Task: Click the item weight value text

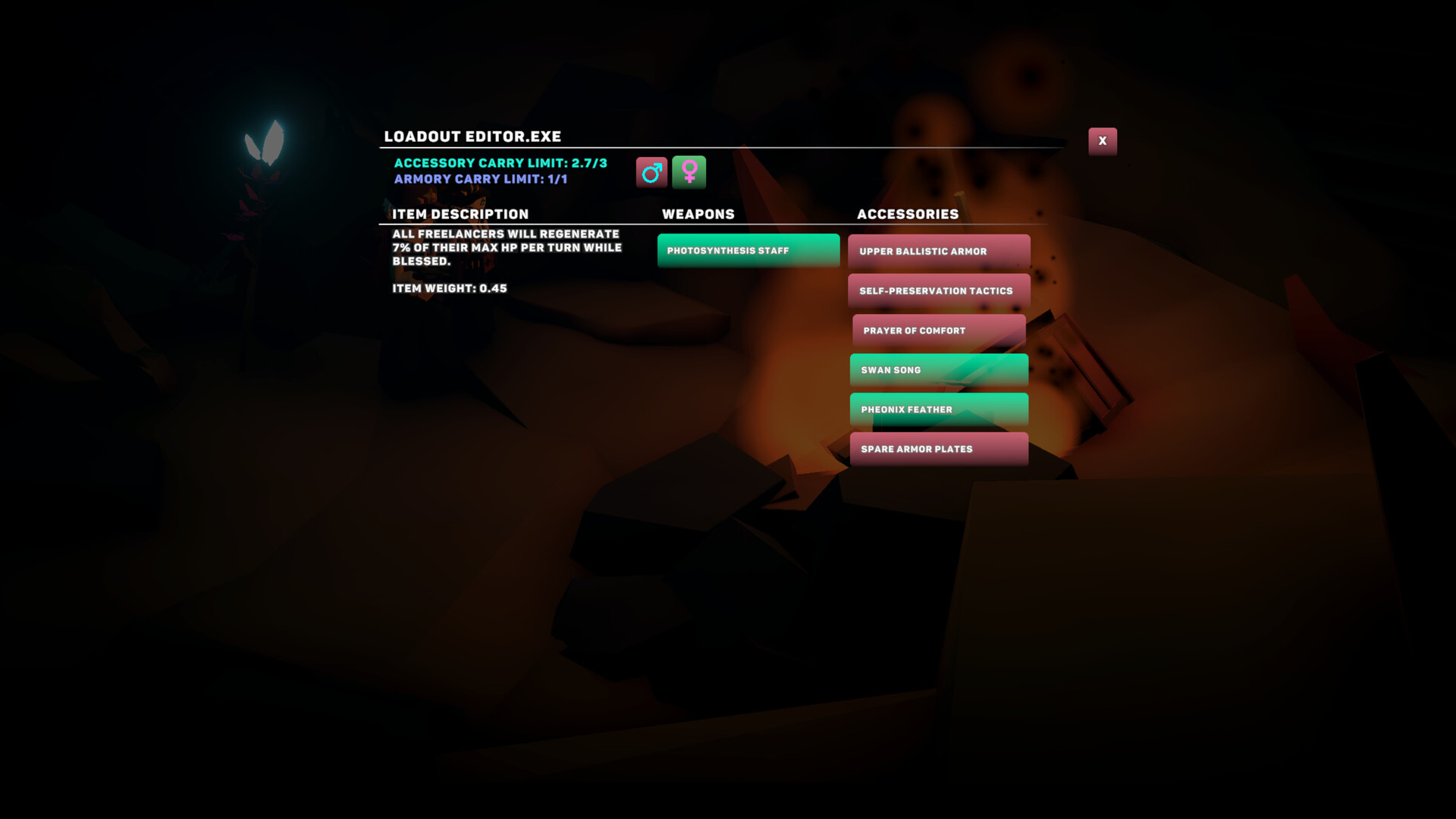Action: (450, 288)
